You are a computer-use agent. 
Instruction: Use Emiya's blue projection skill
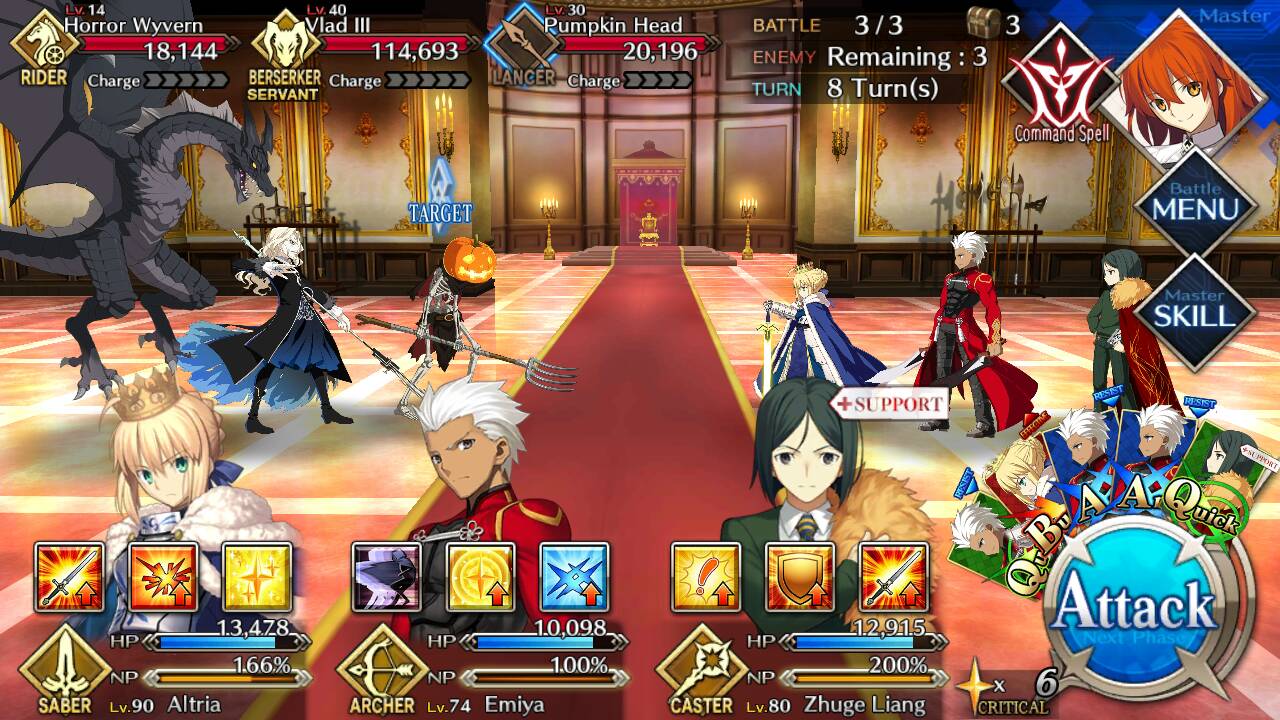pyautogui.click(x=575, y=577)
